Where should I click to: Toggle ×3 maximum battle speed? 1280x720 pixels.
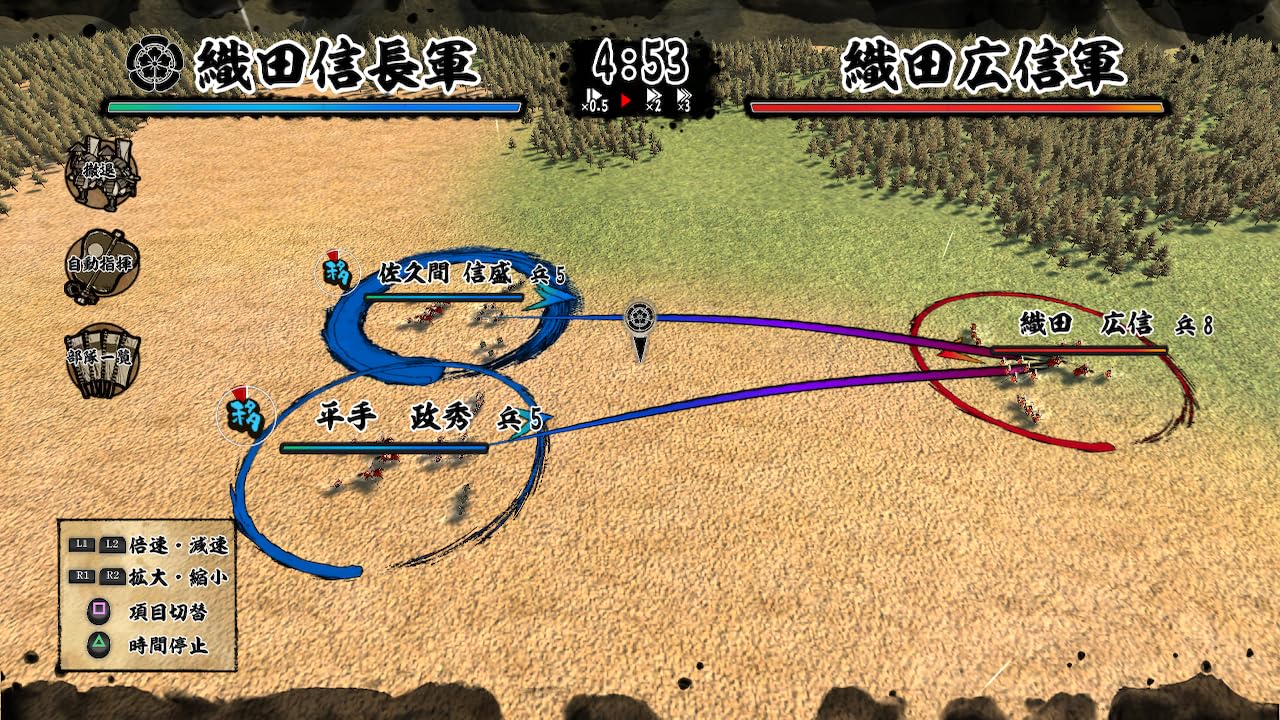(x=683, y=98)
